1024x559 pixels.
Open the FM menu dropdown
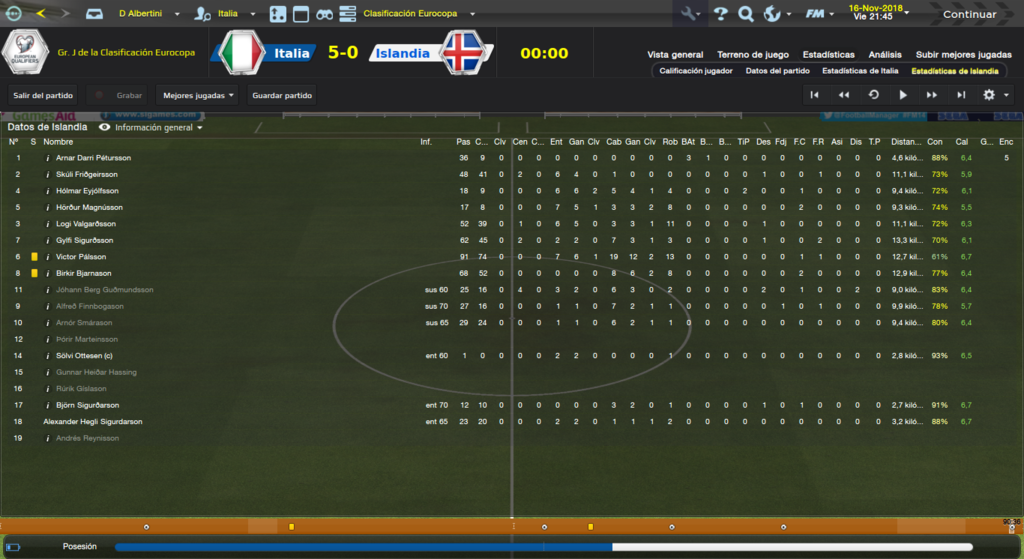pos(820,14)
